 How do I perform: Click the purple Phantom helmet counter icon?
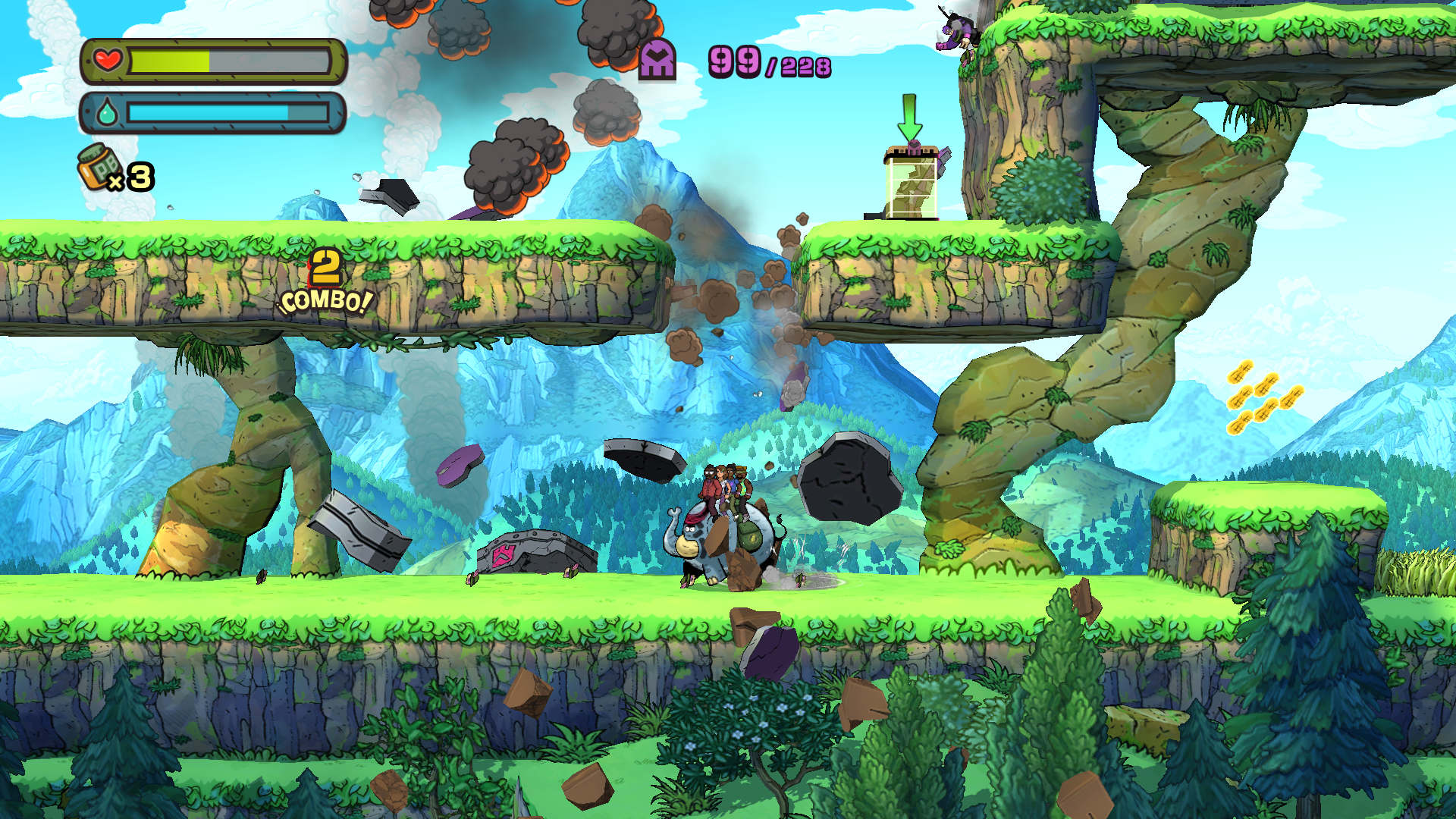pyautogui.click(x=657, y=60)
